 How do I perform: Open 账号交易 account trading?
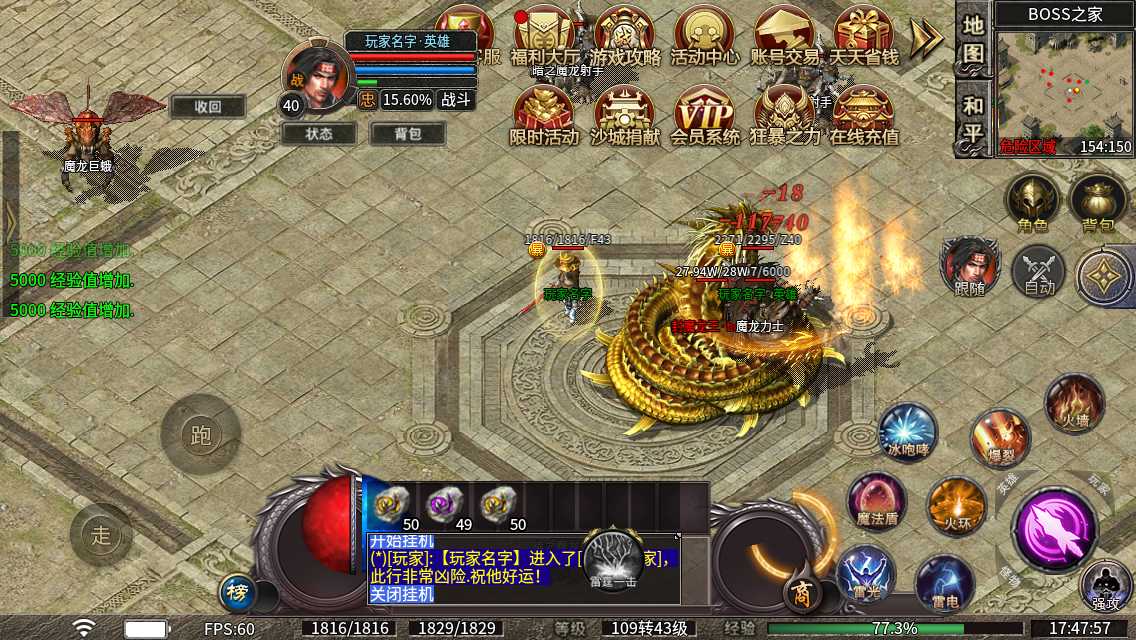point(785,36)
